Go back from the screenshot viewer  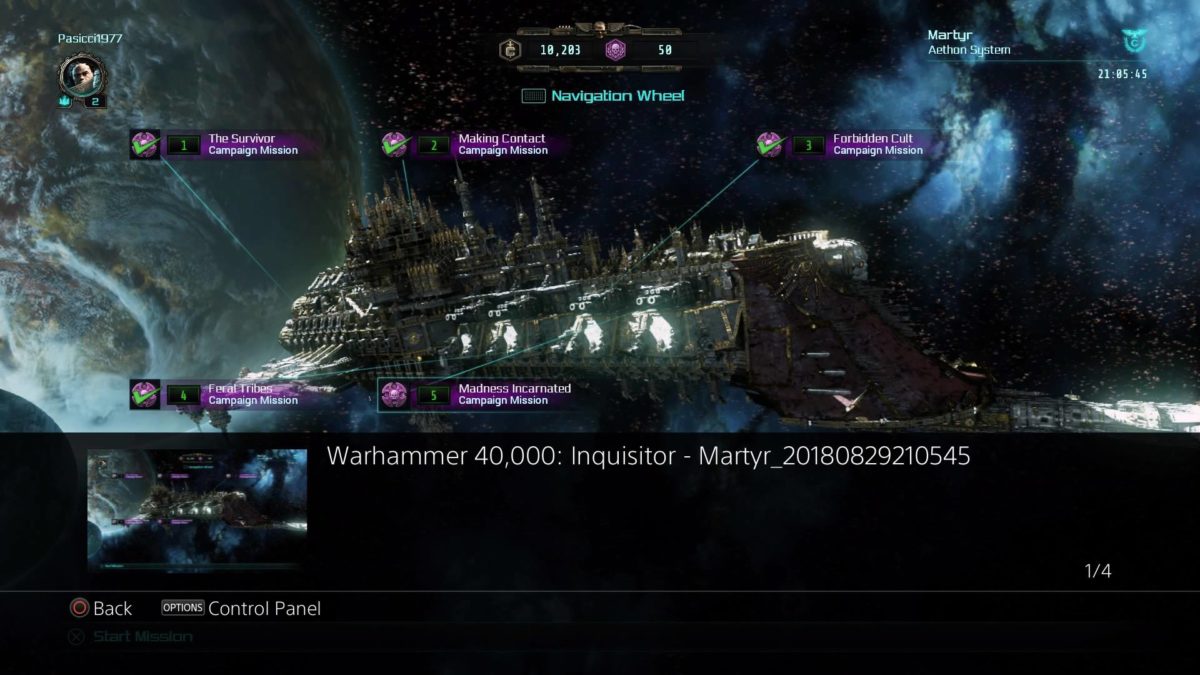point(101,608)
